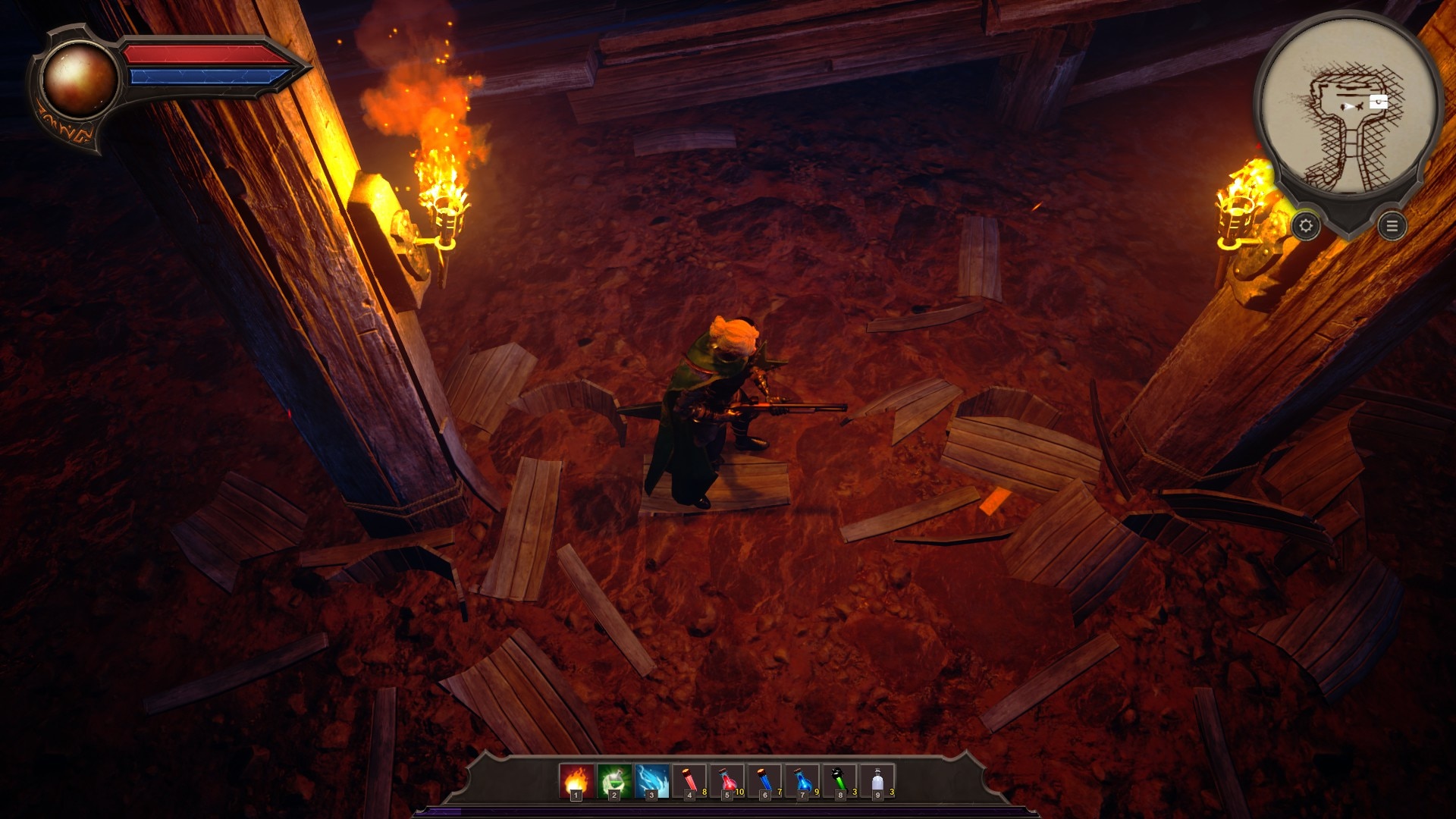Drink the round red potion in slot 5
Image resolution: width=1456 pixels, height=819 pixels.
726,781
